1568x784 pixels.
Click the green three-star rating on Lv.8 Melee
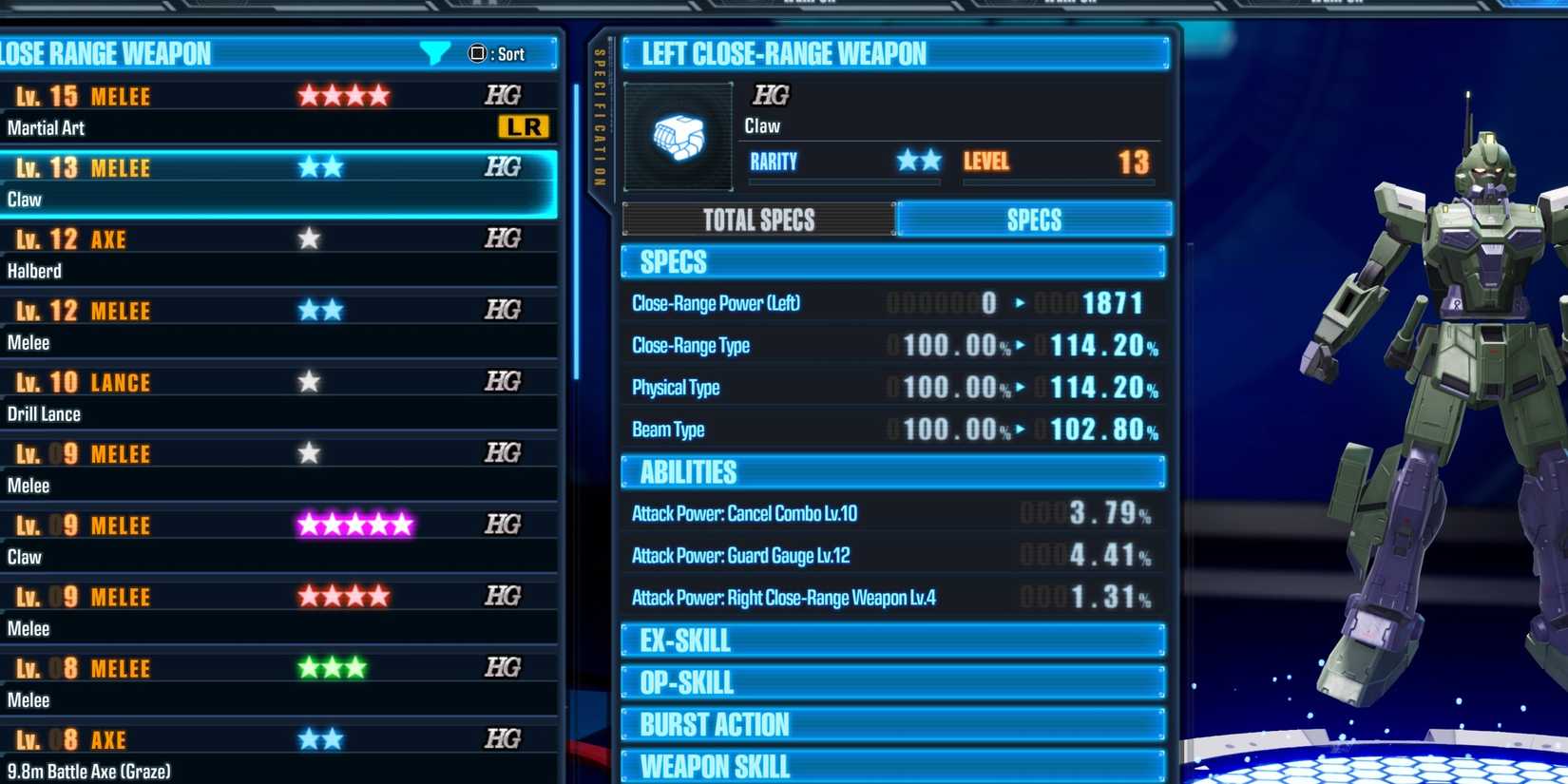331,667
